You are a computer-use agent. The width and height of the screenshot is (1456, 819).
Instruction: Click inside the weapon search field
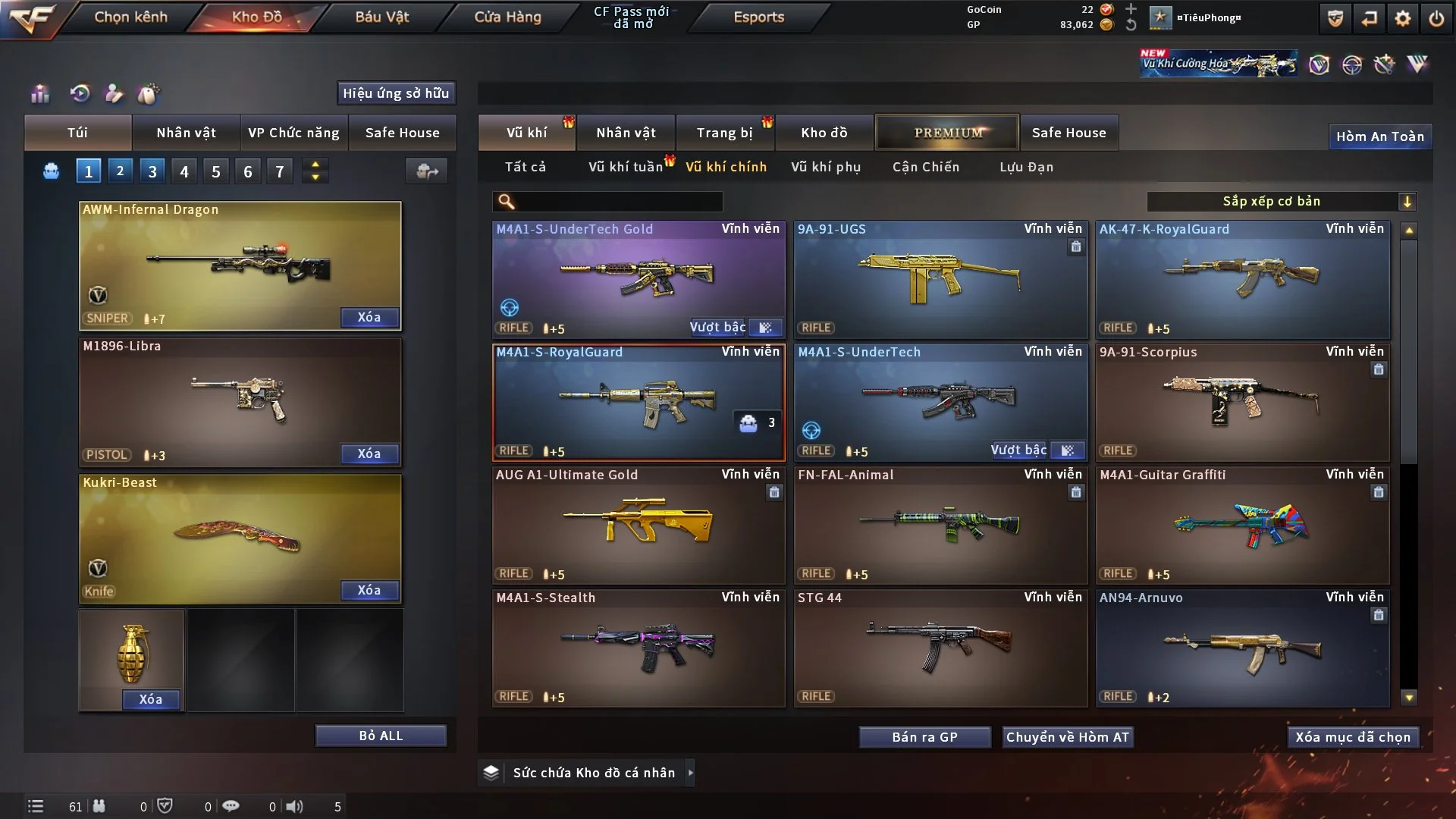pos(607,202)
